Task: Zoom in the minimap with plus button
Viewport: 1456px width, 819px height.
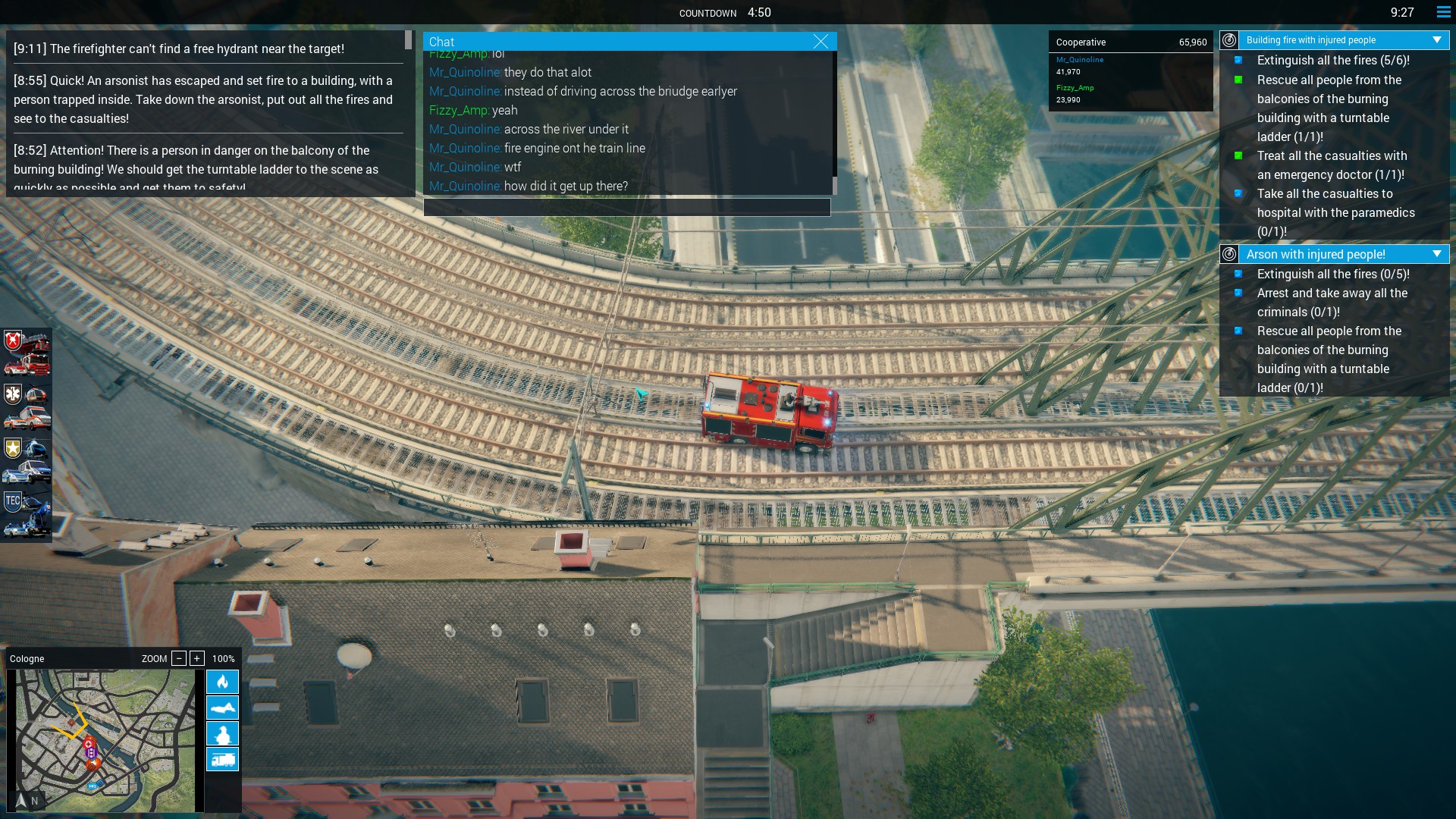Action: coord(197,658)
